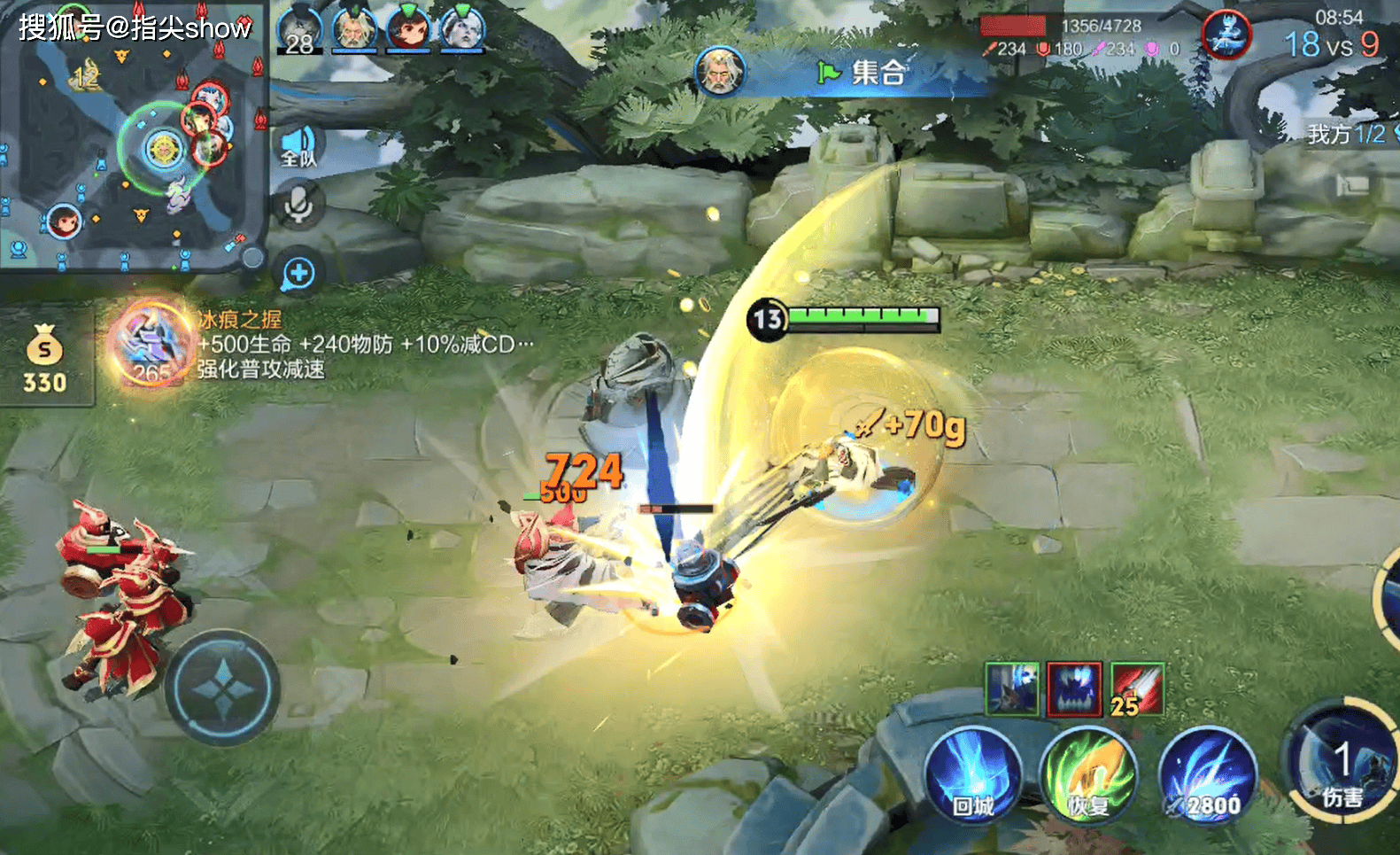Select the teammate portrait with 28 timer
The height and width of the screenshot is (855, 1400).
pyautogui.click(x=299, y=29)
